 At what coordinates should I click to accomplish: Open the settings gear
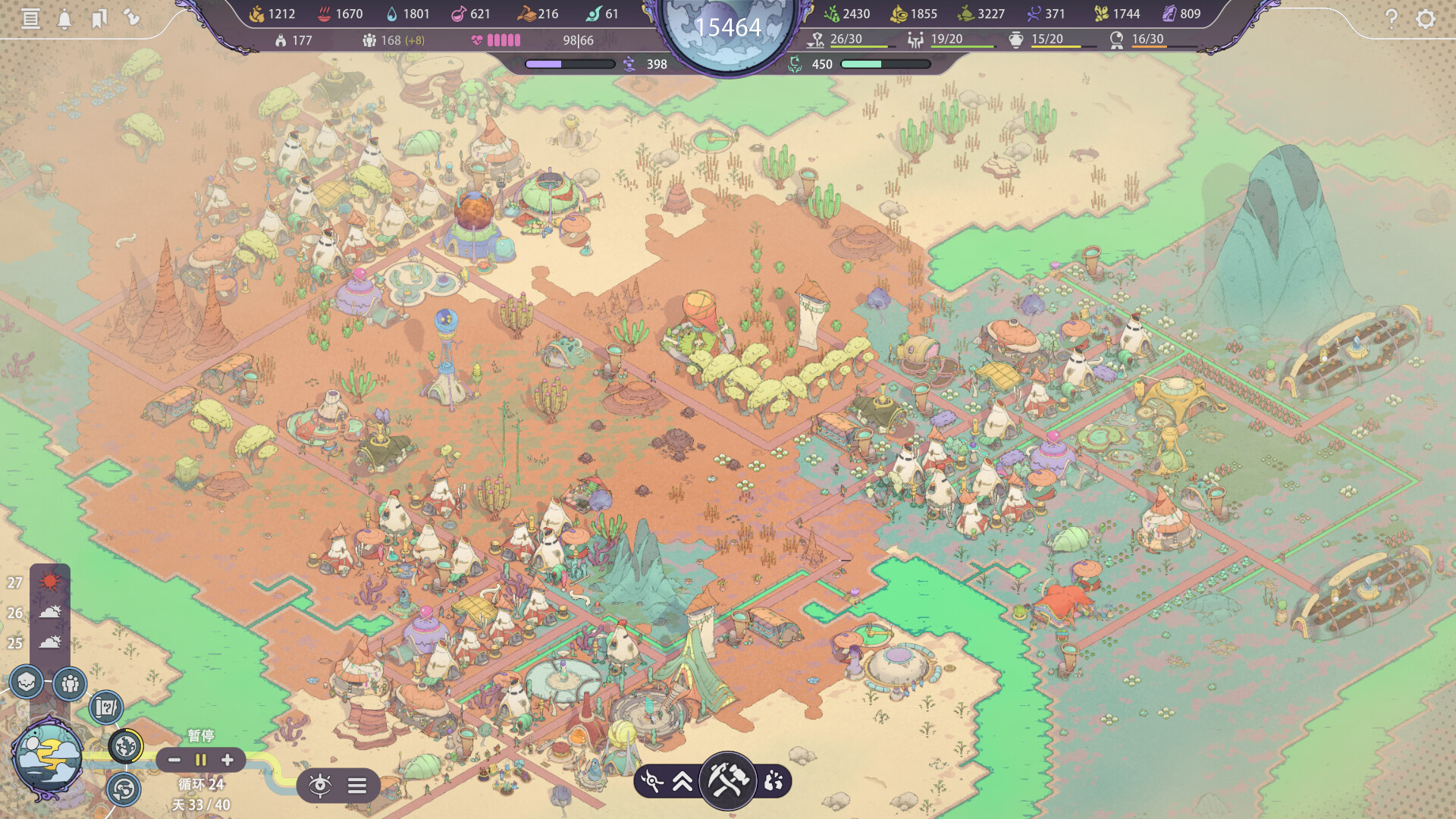click(x=1426, y=18)
